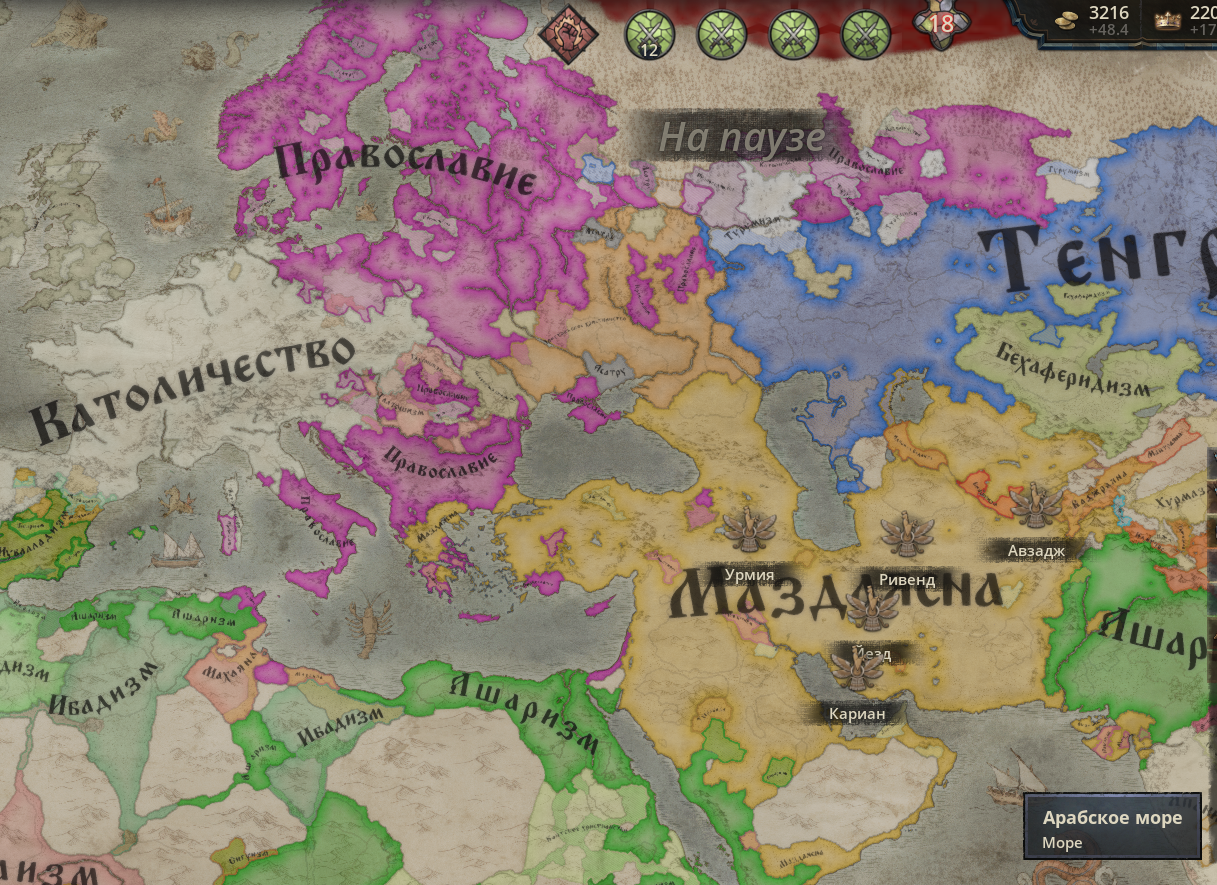Image resolution: width=1217 pixels, height=885 pixels.
Task: Choose the Ривенд holy site marker
Action: pos(907,535)
